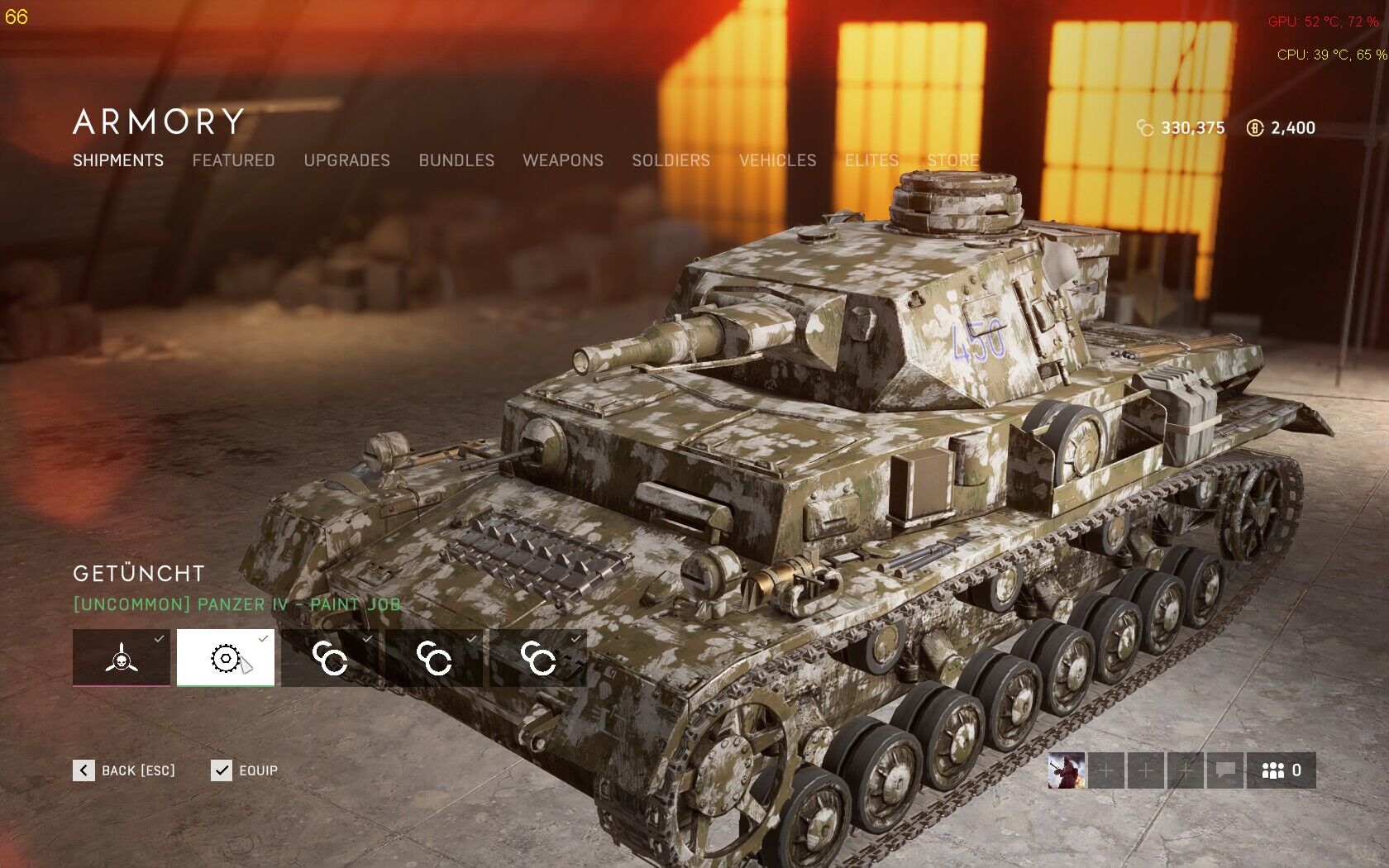The height and width of the screenshot is (868, 1389).
Task: View the Elites tab
Action: [x=871, y=160]
